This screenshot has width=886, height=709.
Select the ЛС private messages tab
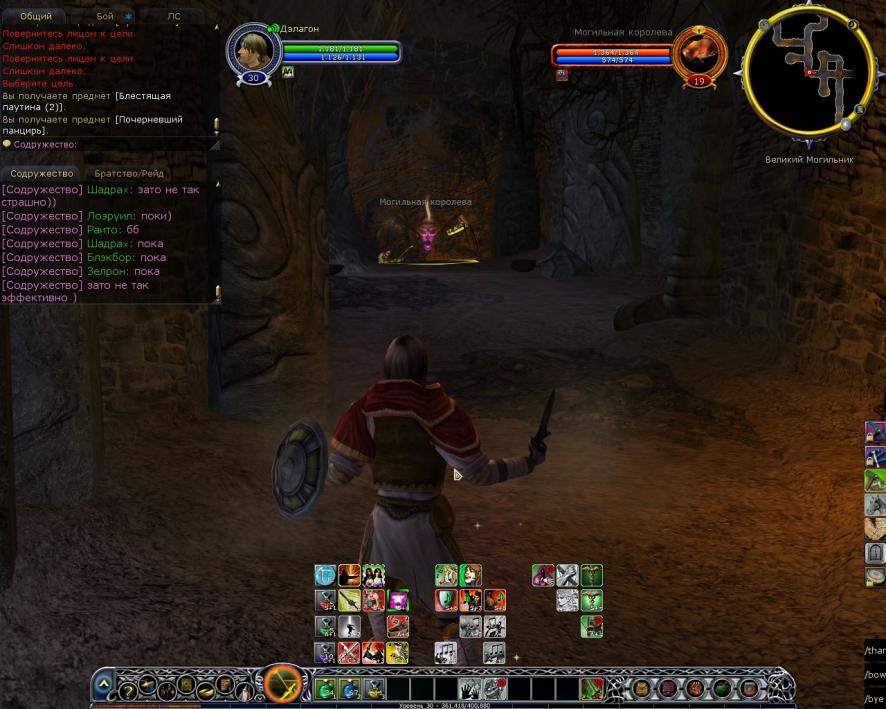tap(174, 17)
